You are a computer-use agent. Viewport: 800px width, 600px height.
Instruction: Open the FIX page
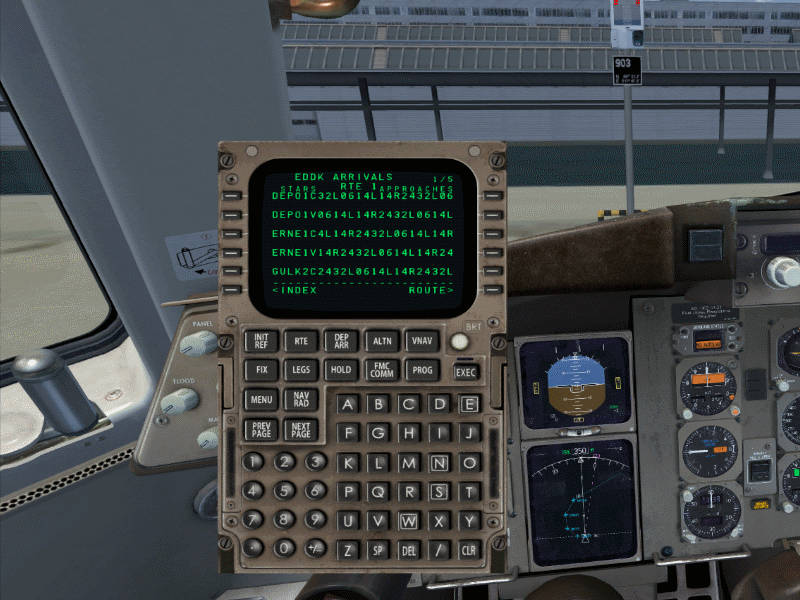click(x=261, y=370)
